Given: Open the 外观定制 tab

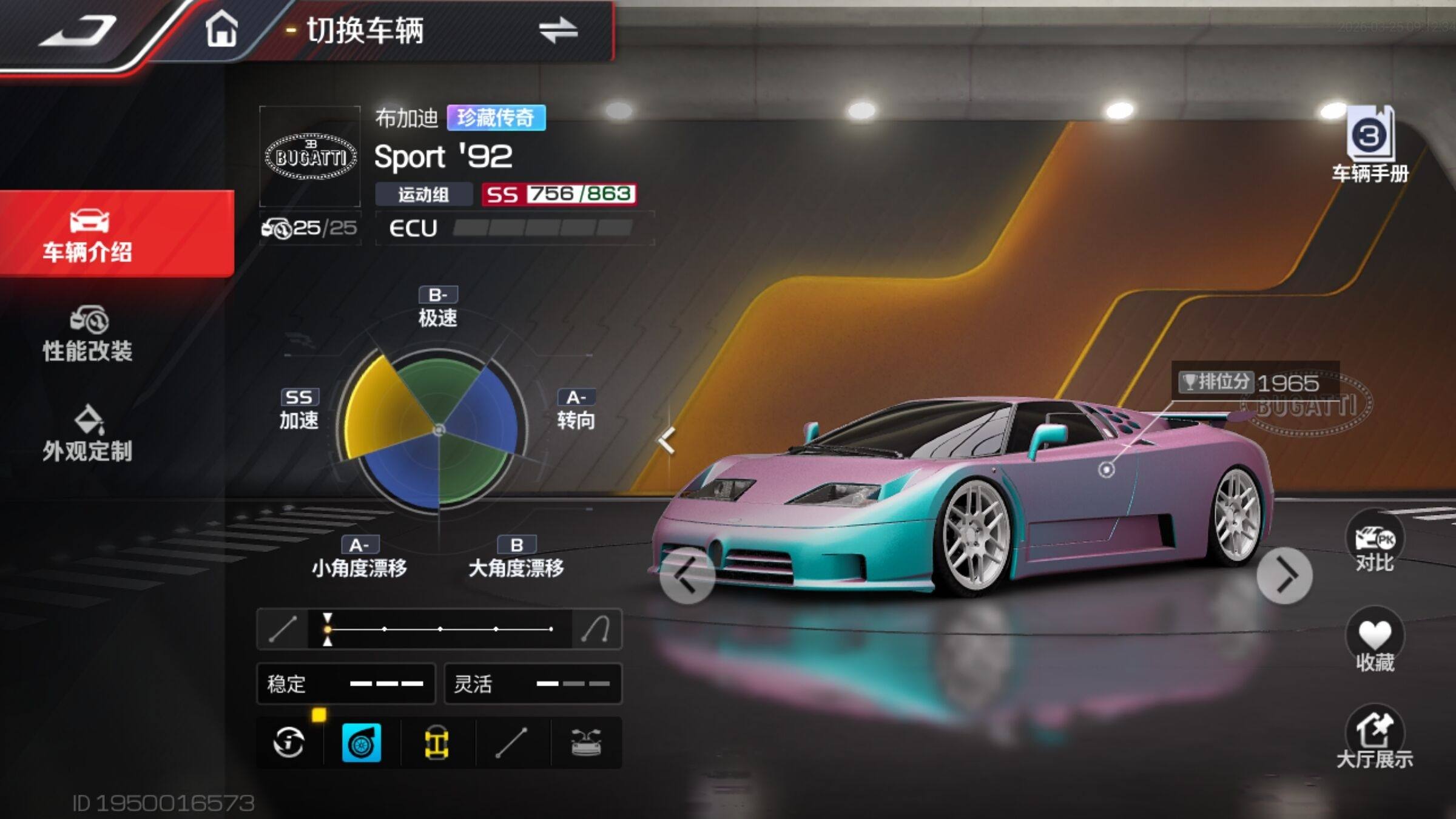Looking at the screenshot, I should [89, 434].
